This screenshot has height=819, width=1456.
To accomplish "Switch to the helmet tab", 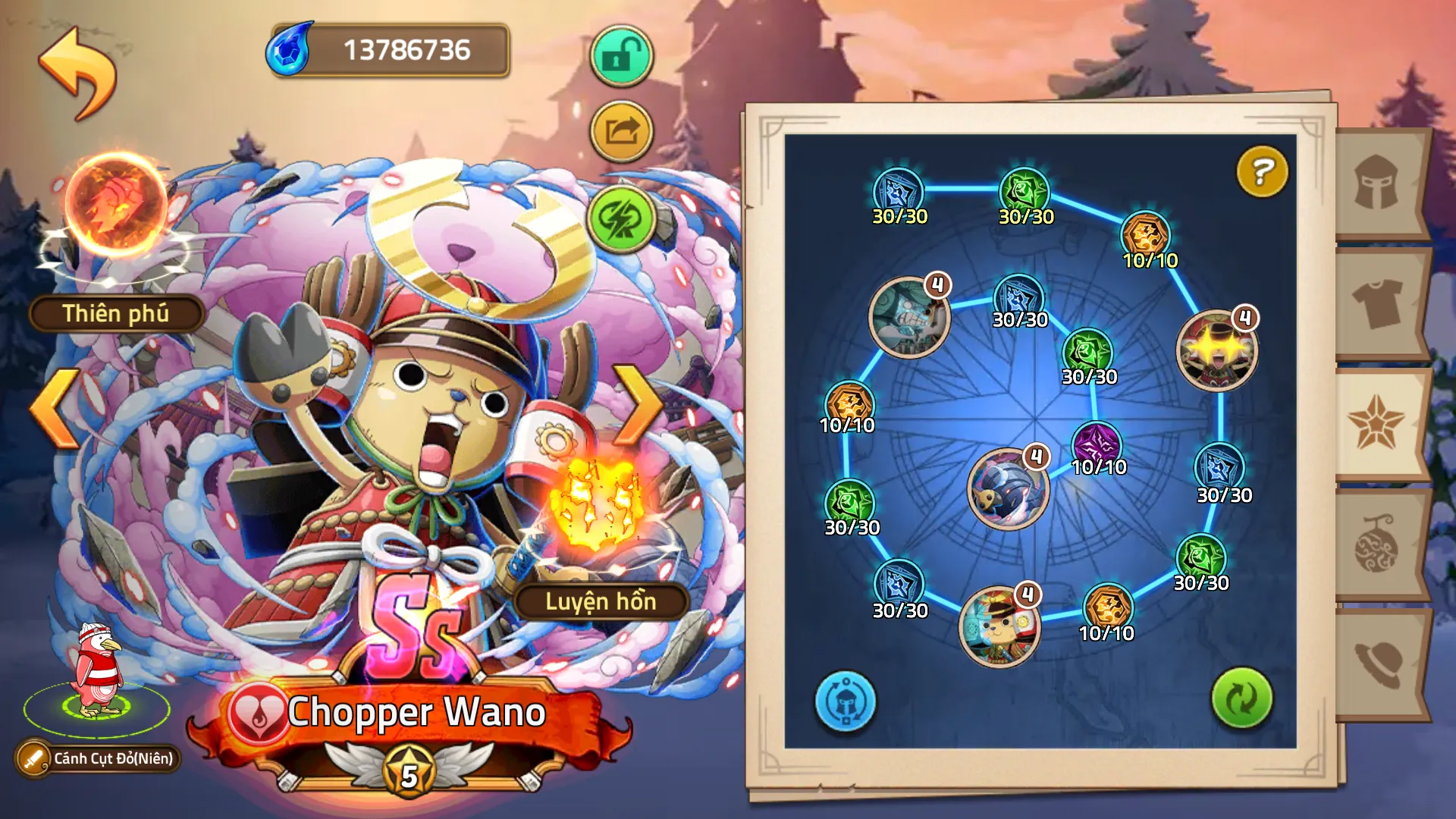I will tap(1377, 184).
